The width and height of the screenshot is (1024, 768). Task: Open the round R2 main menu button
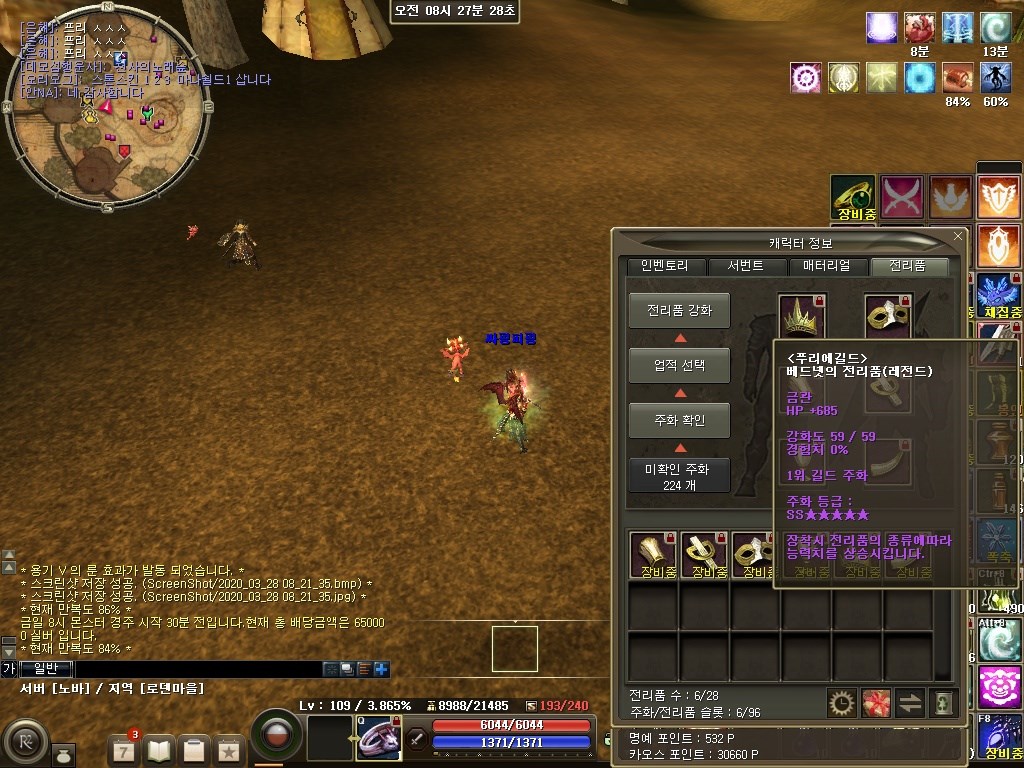(27, 743)
